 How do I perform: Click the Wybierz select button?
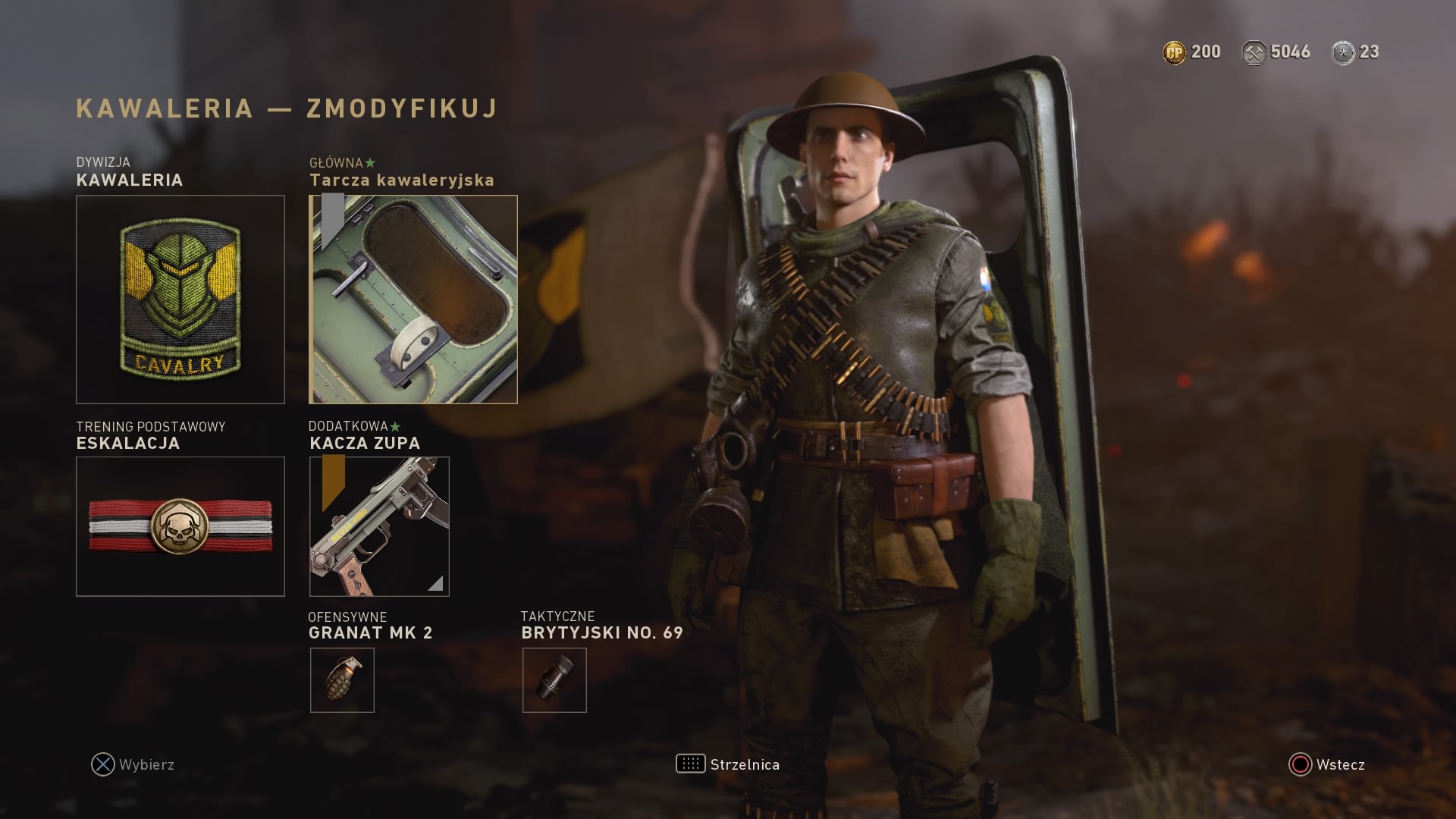[133, 764]
